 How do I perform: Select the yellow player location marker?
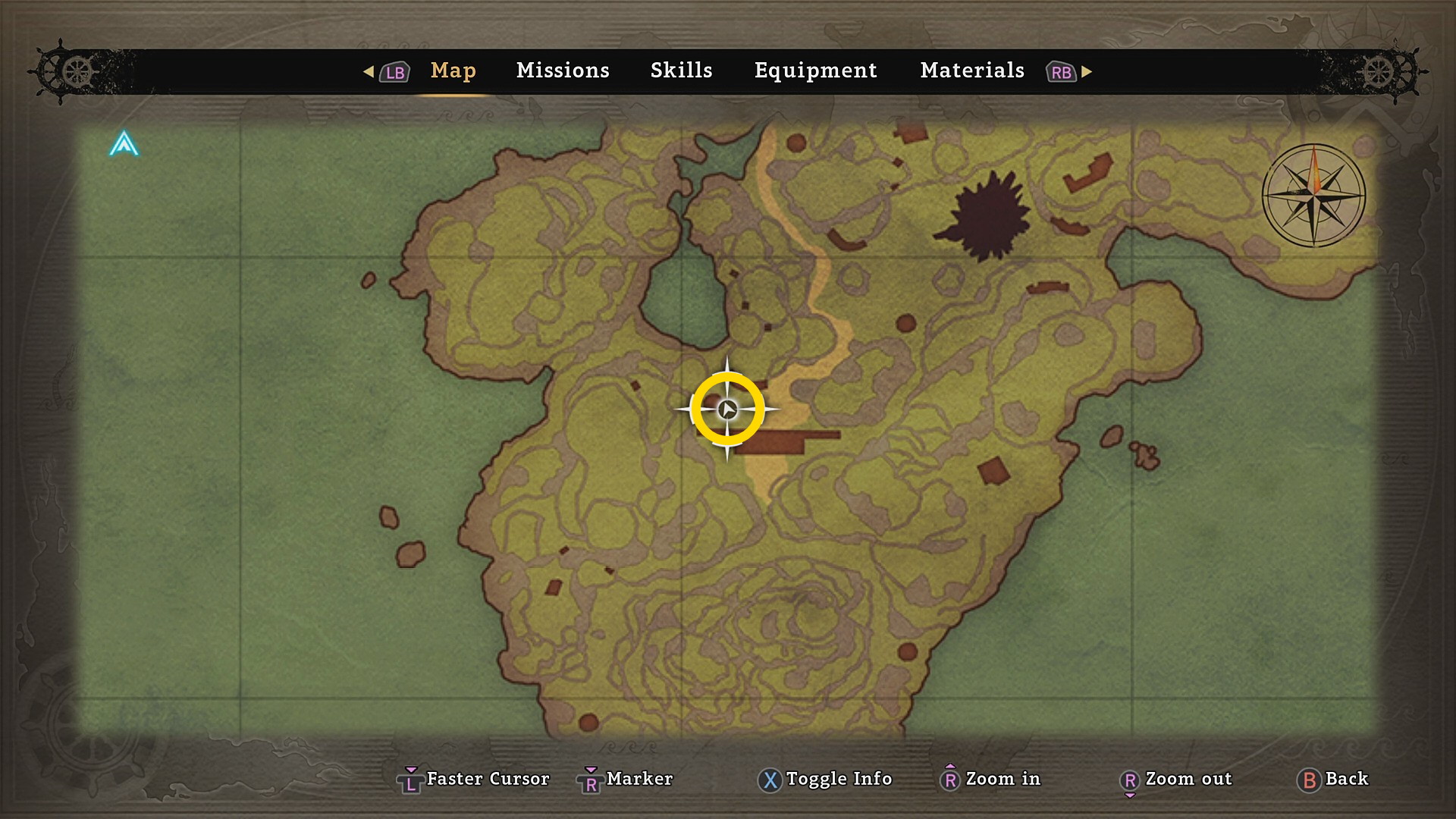click(x=727, y=409)
